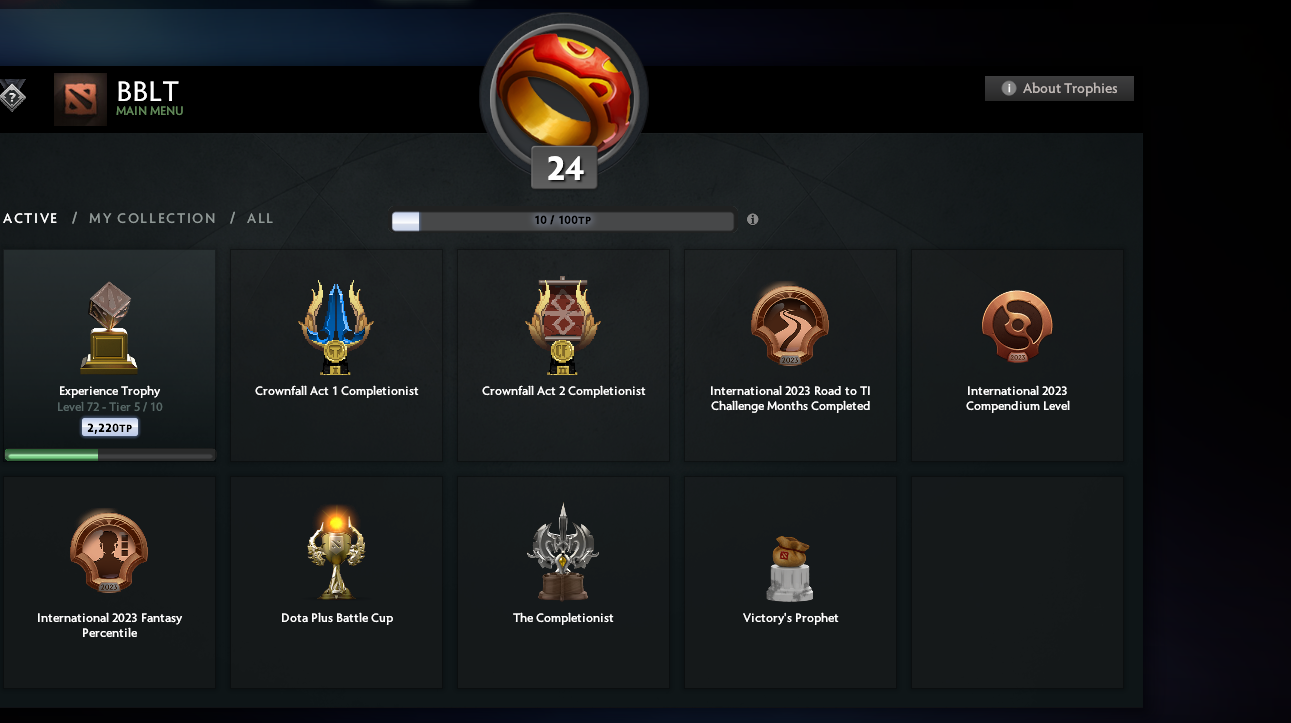
Task: Switch to the ALL tab
Action: 260,218
